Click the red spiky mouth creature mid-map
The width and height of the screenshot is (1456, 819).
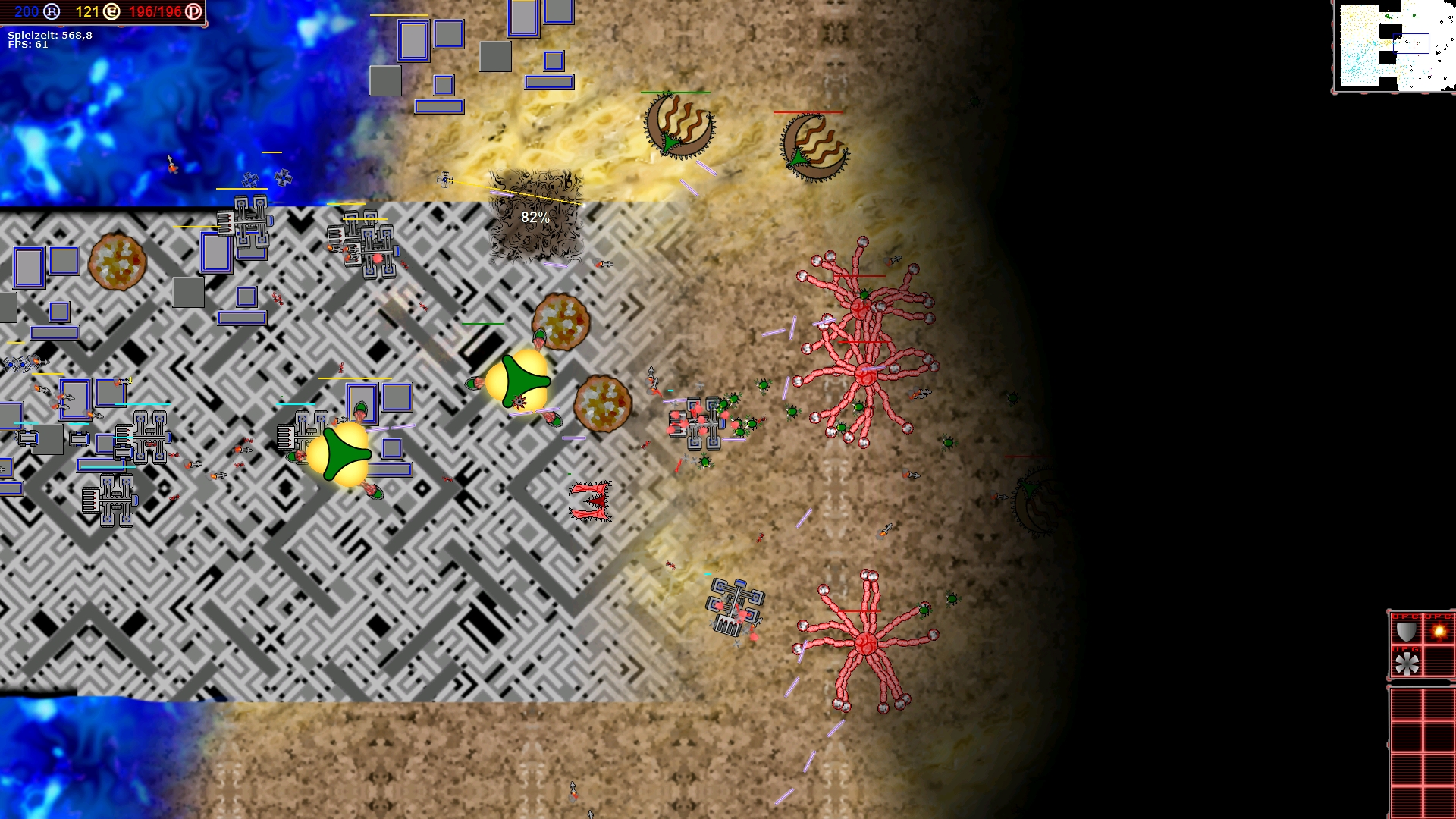(x=590, y=502)
